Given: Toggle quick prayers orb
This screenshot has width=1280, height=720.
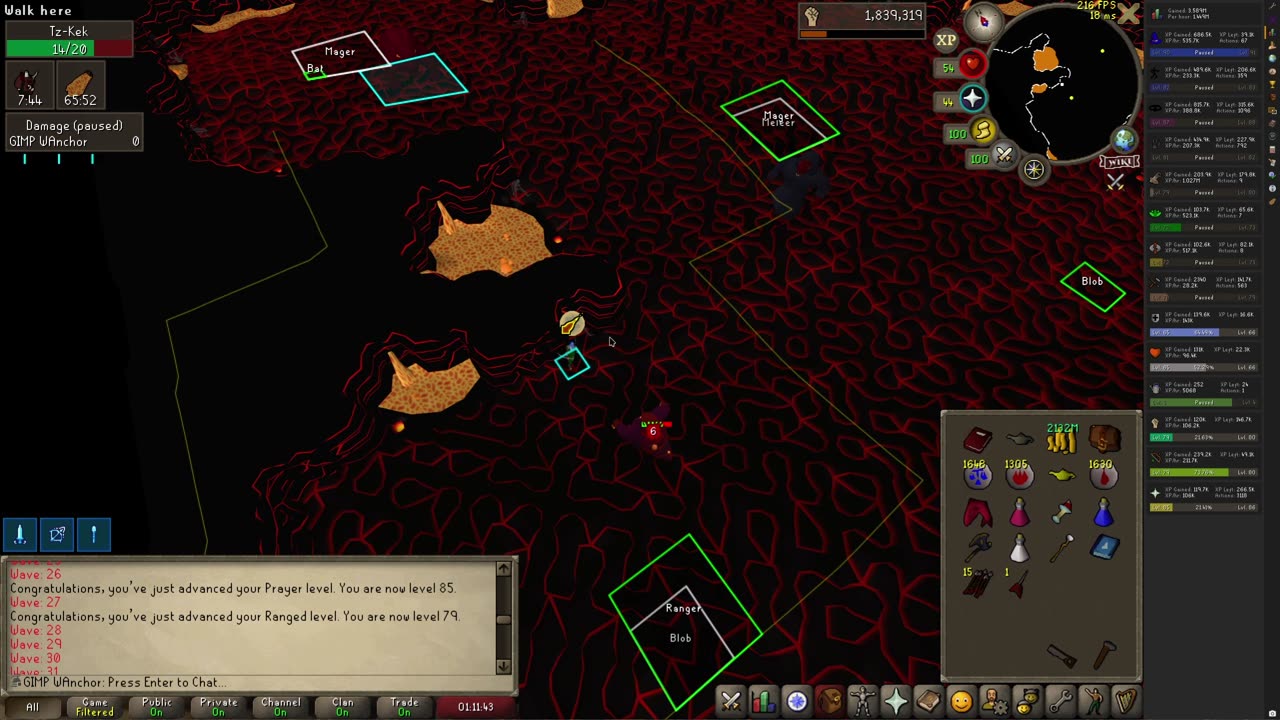Looking at the screenshot, I should pos(973,99).
